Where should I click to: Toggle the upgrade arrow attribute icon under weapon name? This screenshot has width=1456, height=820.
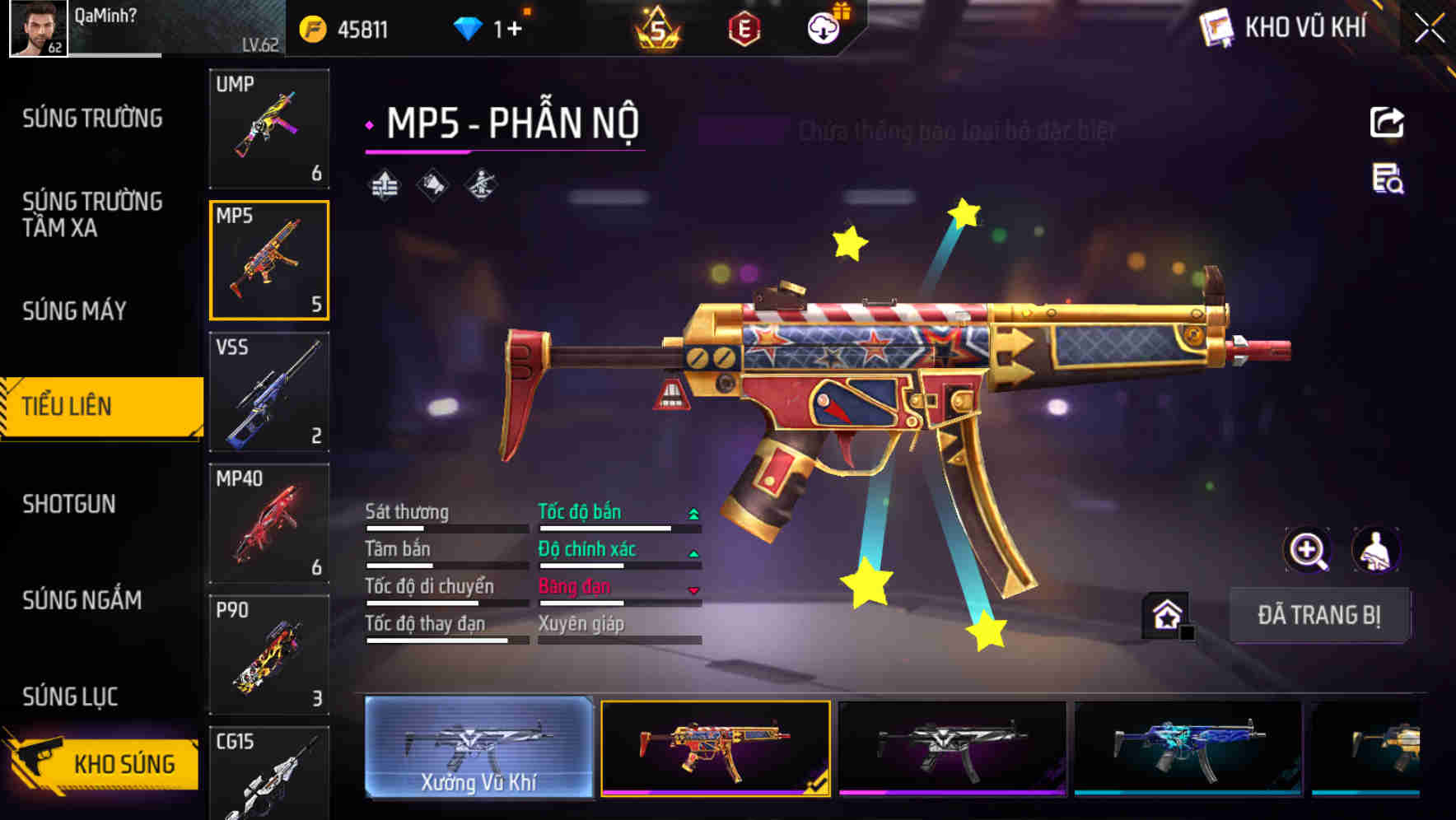[x=385, y=184]
